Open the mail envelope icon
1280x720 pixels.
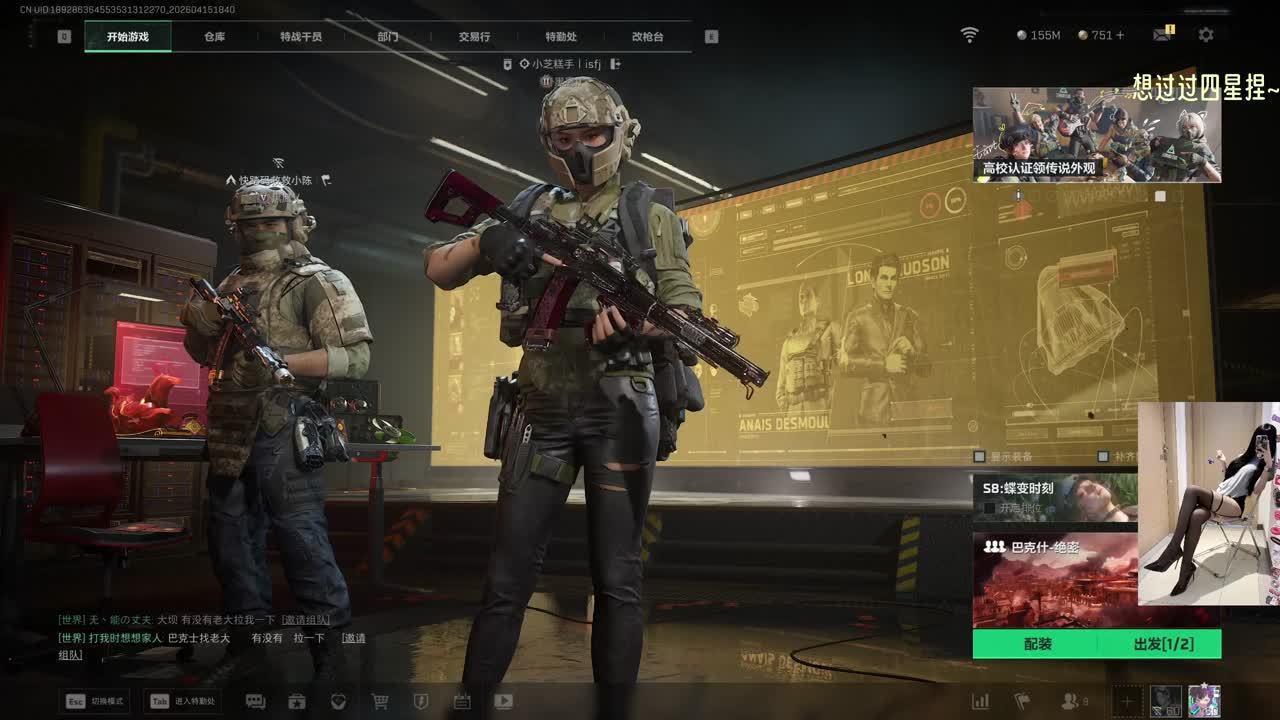[x=1161, y=35]
